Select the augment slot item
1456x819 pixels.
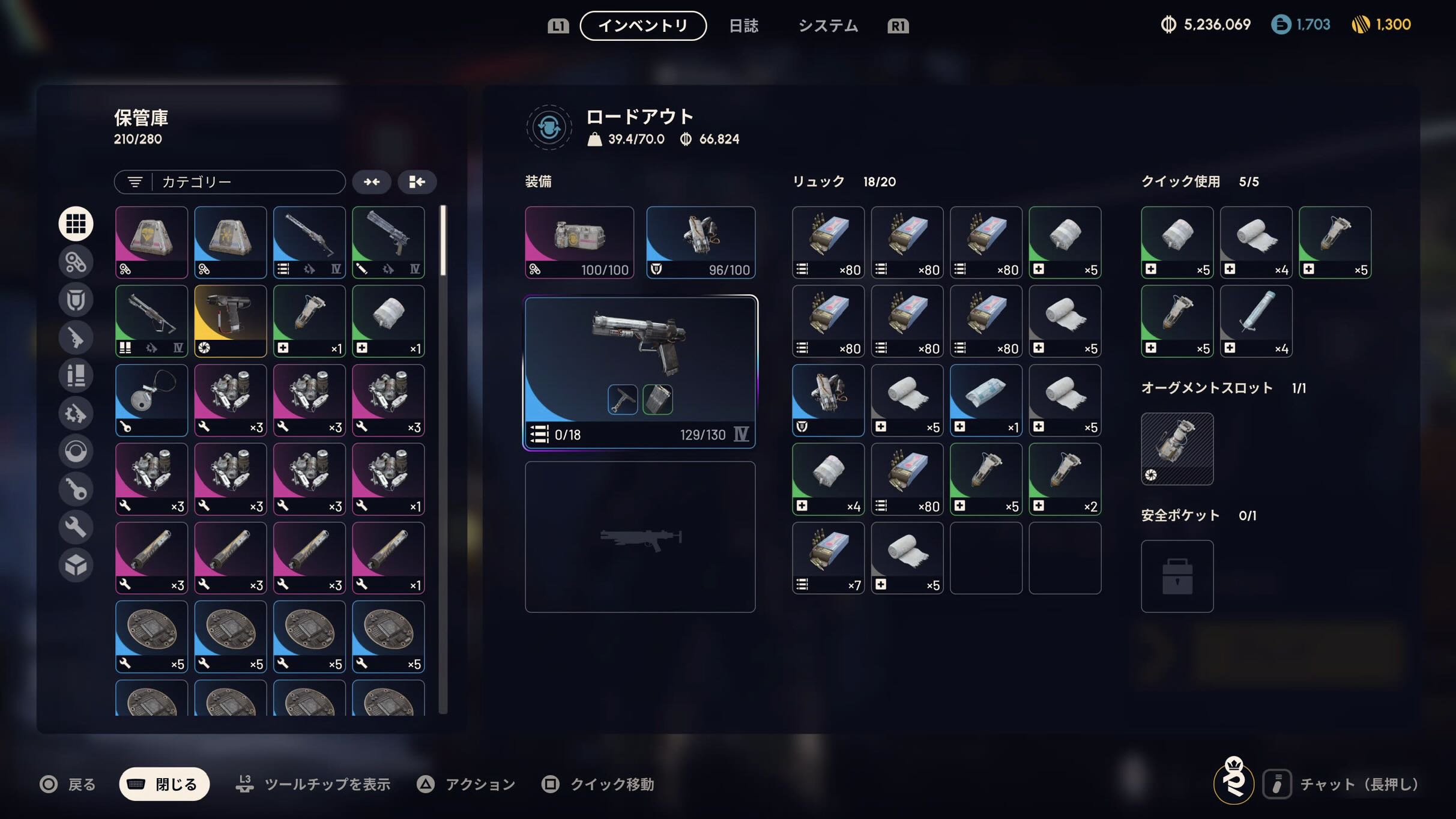tap(1177, 449)
